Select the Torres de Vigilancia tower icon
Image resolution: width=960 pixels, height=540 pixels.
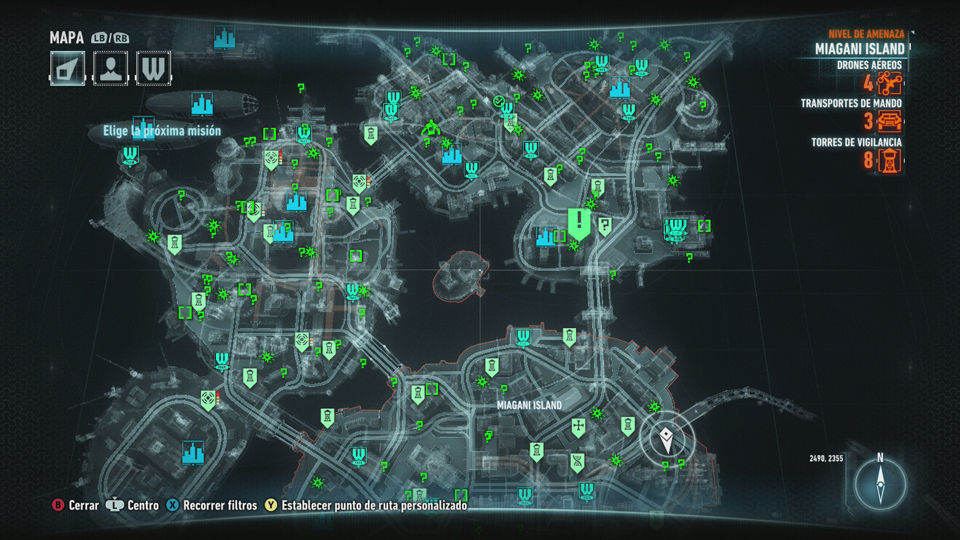(x=889, y=160)
